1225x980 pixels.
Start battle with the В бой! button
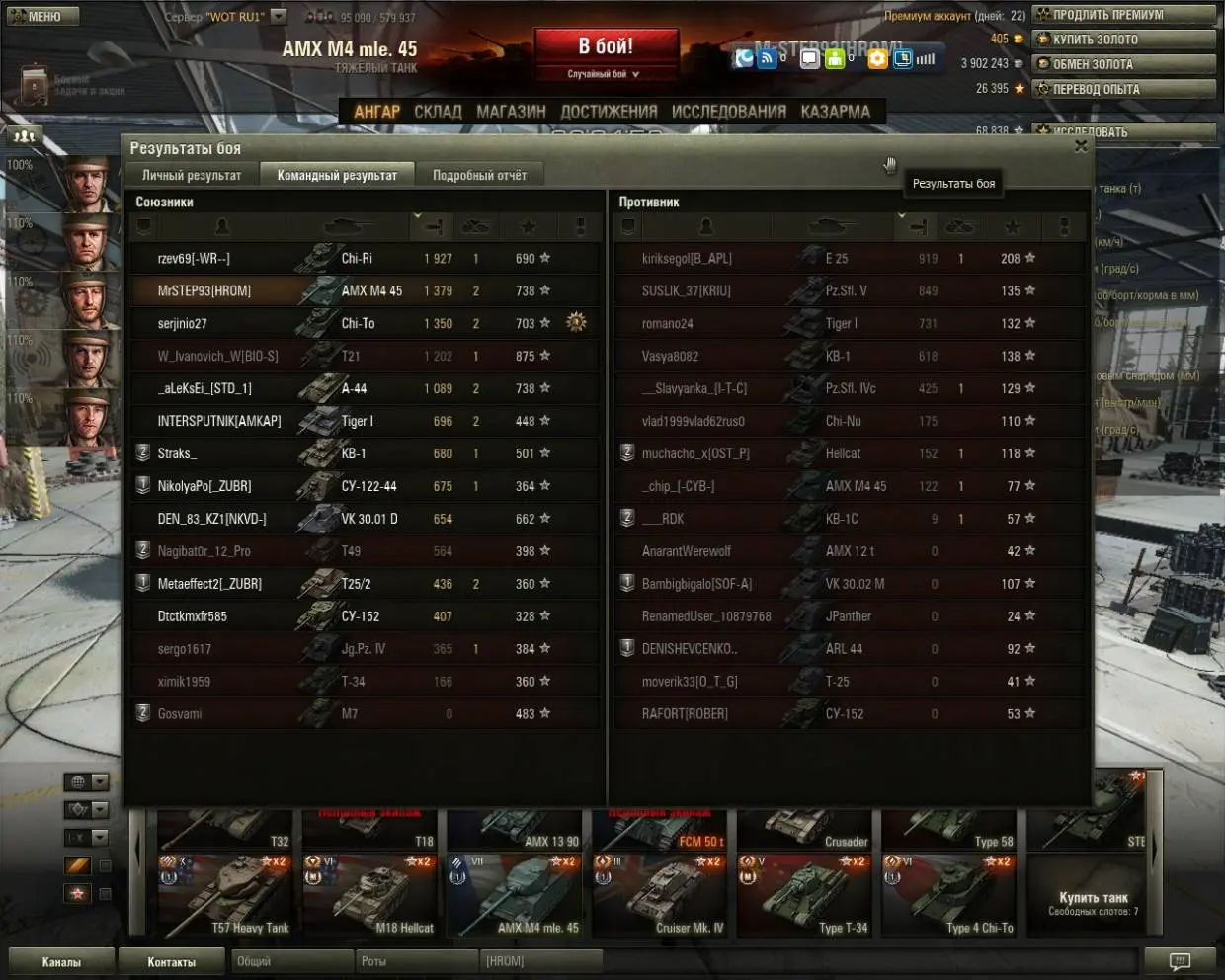pyautogui.click(x=606, y=46)
